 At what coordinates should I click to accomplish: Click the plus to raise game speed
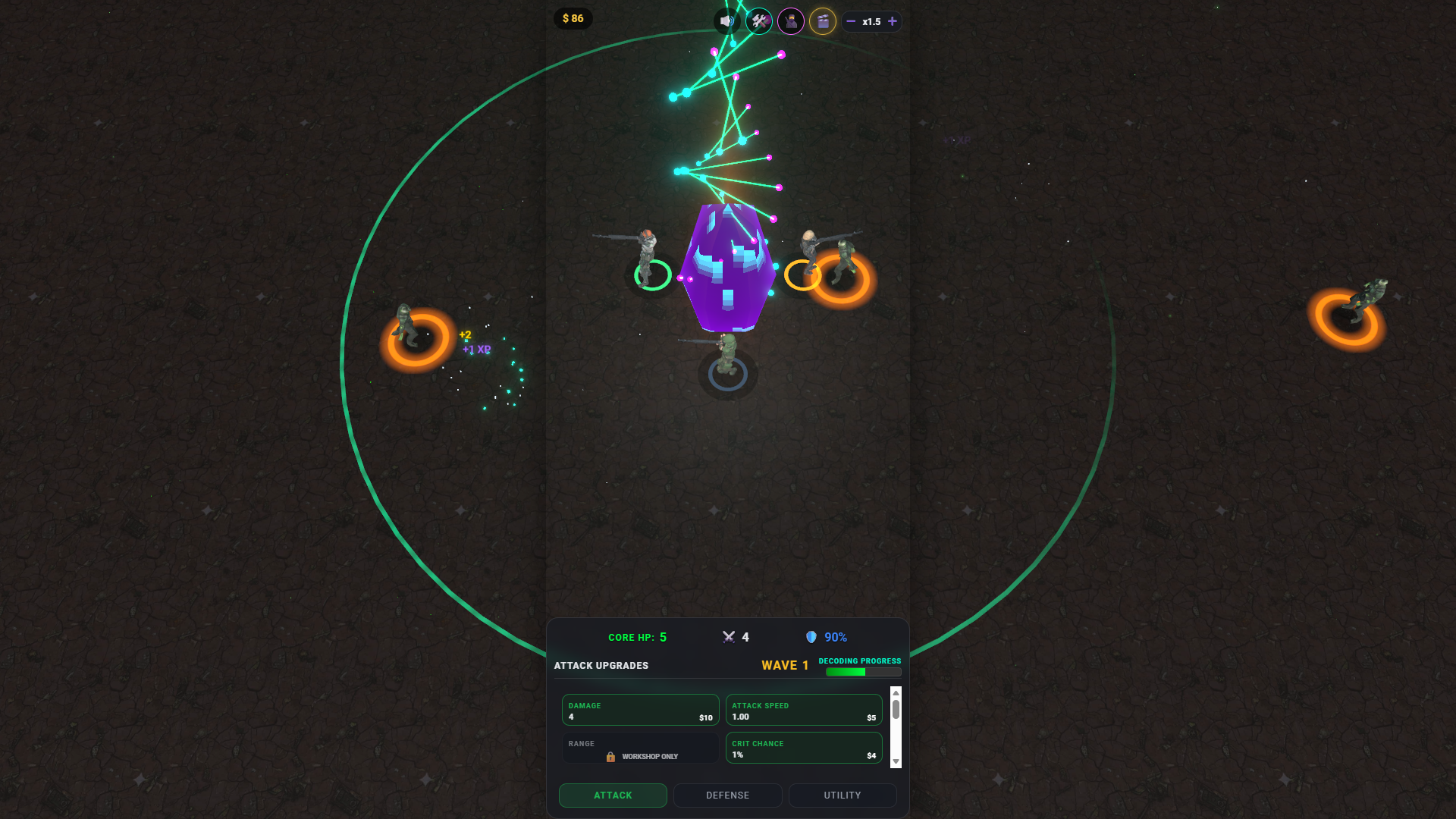coord(893,21)
